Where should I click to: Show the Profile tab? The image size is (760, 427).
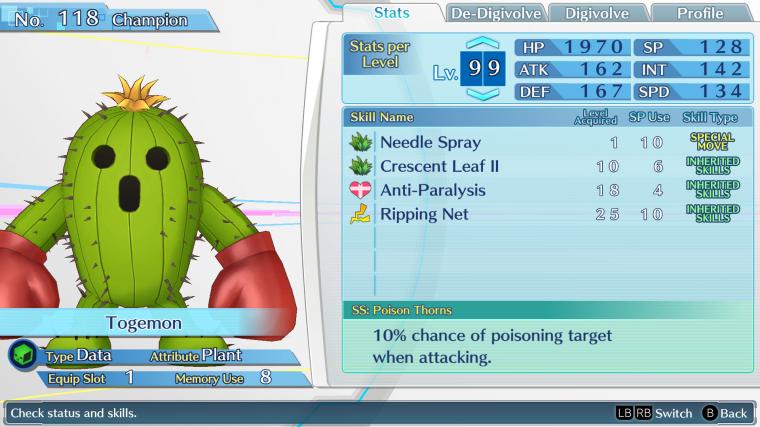700,13
